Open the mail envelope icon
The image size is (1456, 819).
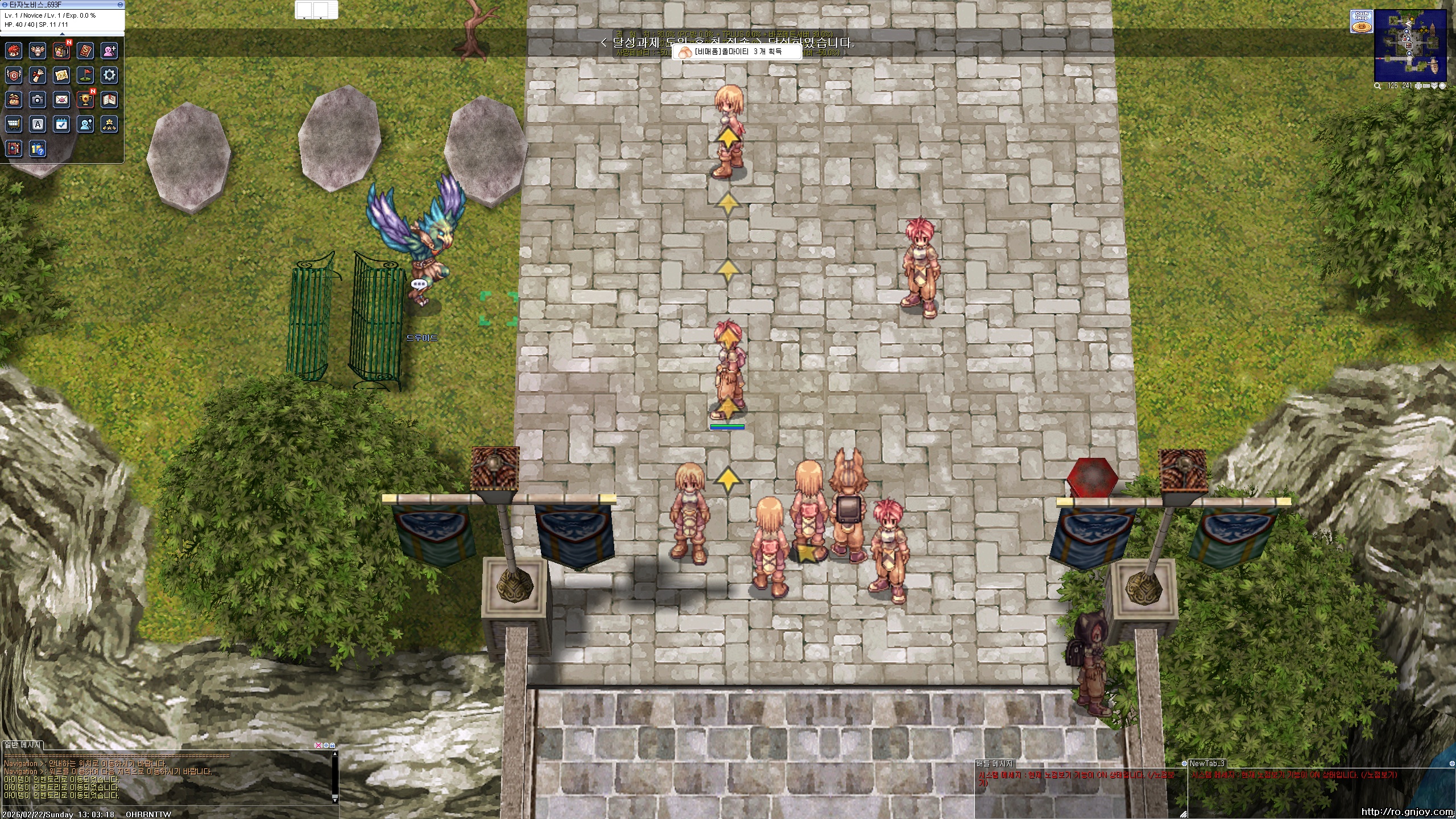click(x=61, y=100)
